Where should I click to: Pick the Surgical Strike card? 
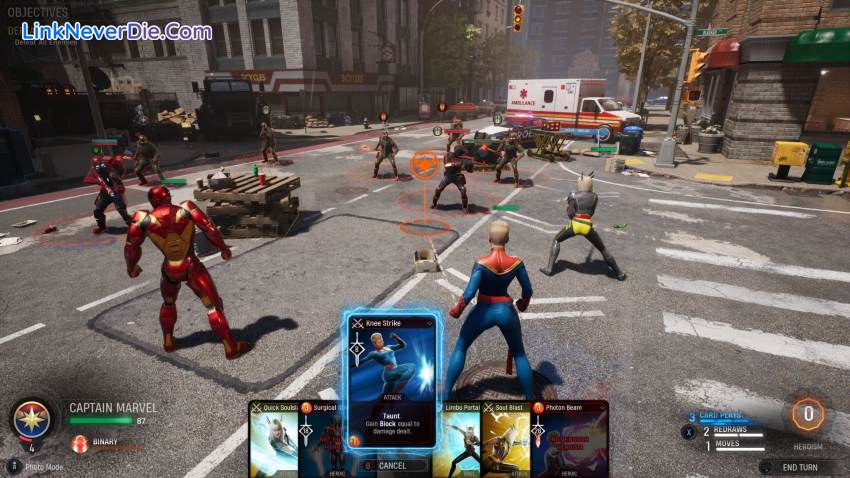tap(322, 440)
